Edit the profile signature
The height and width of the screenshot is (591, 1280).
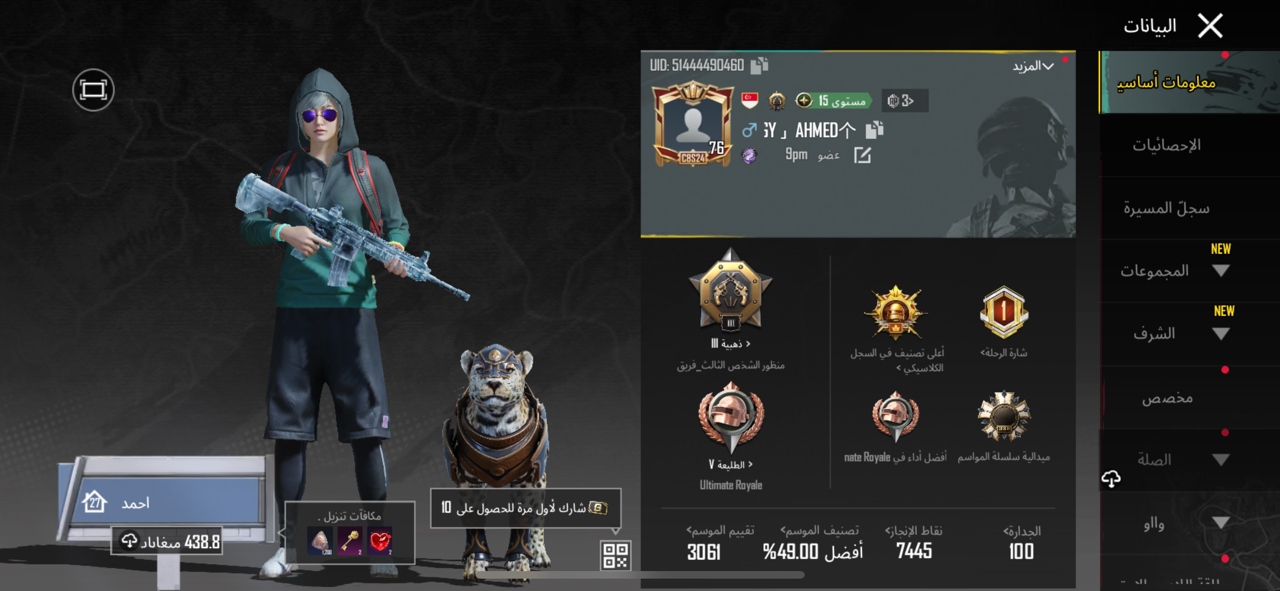click(x=862, y=155)
